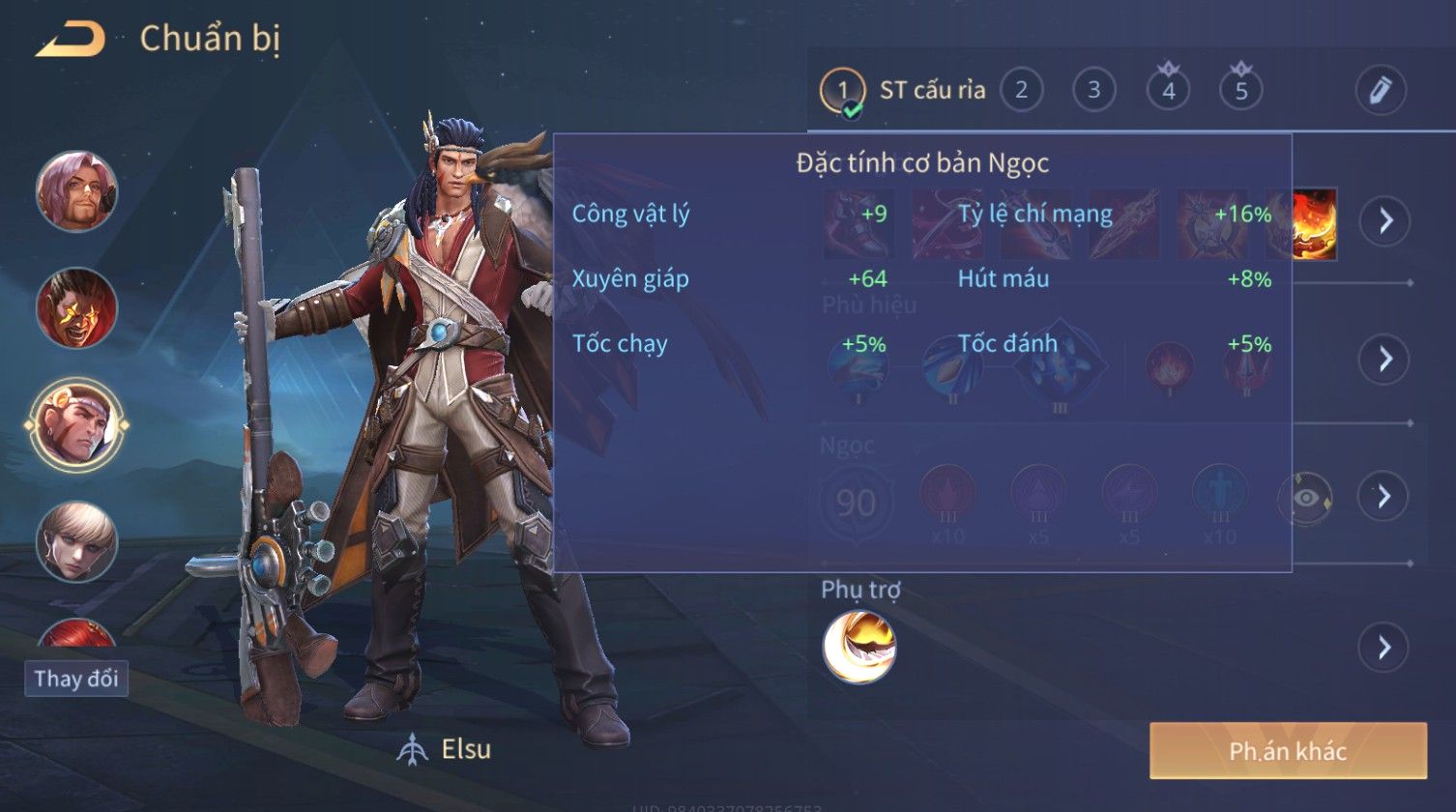
Task: Open the equipment build arrow
Action: pyautogui.click(x=1385, y=220)
